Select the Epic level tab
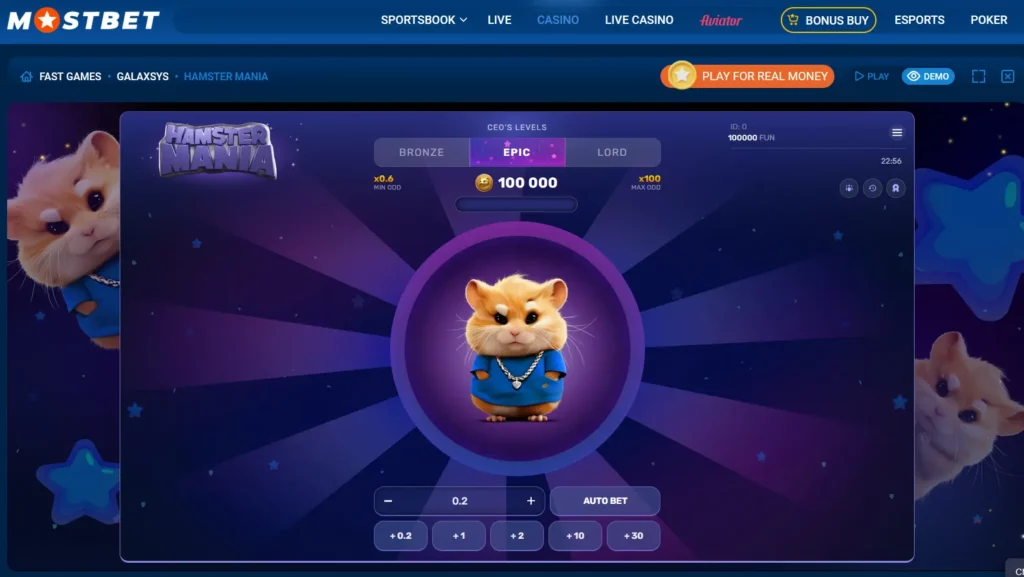The height and width of the screenshot is (577, 1024). coord(517,152)
